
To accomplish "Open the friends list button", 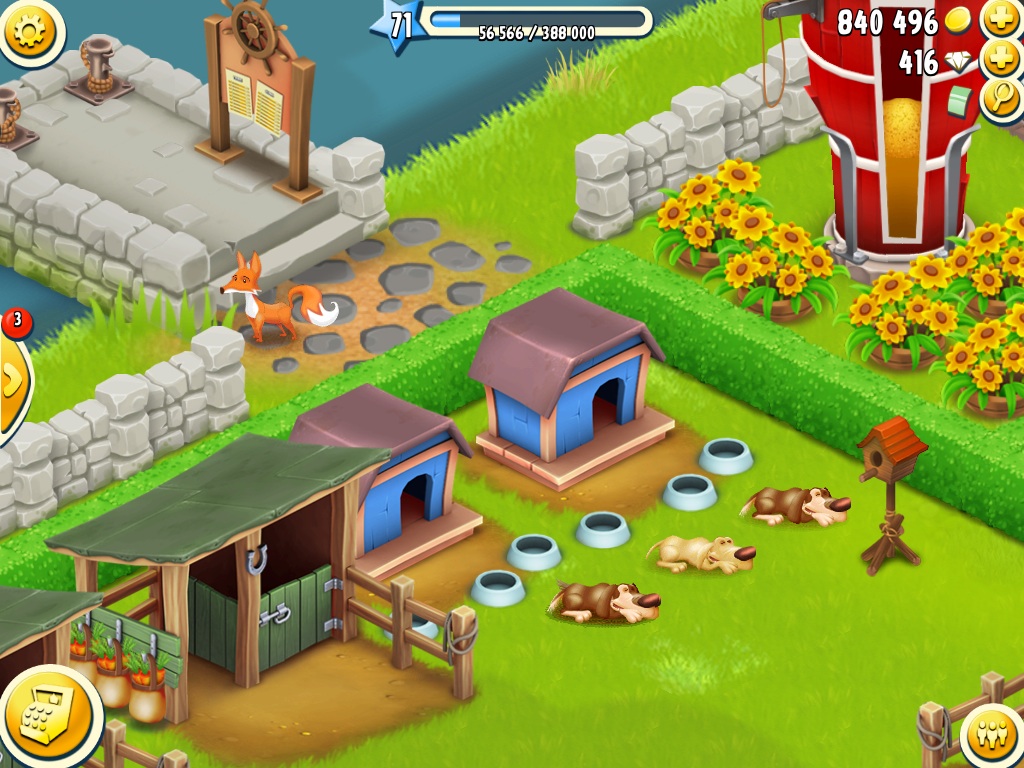I will pos(993,737).
